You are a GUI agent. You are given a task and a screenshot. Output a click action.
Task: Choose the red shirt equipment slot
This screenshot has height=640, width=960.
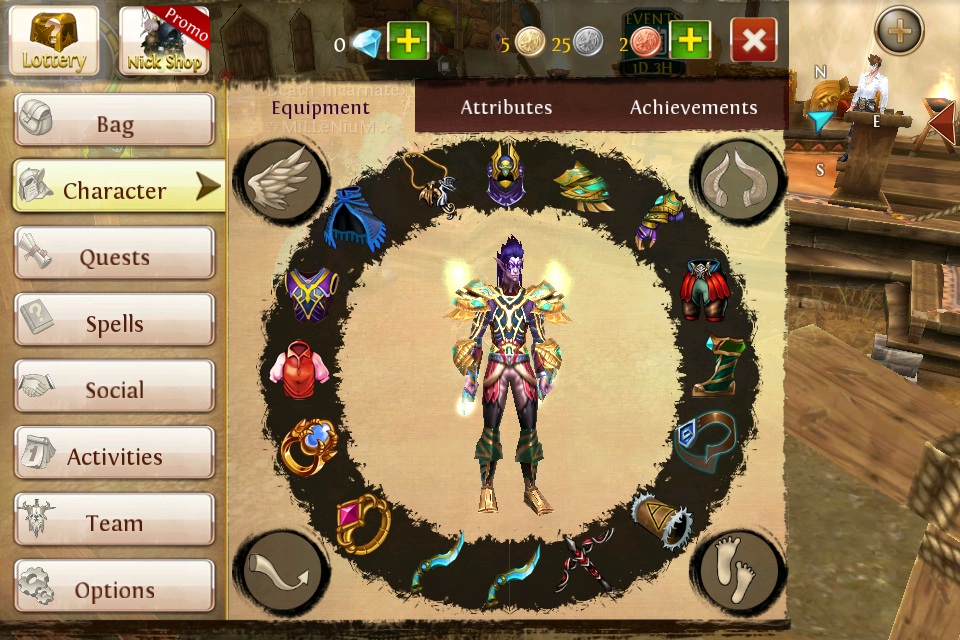click(x=298, y=368)
